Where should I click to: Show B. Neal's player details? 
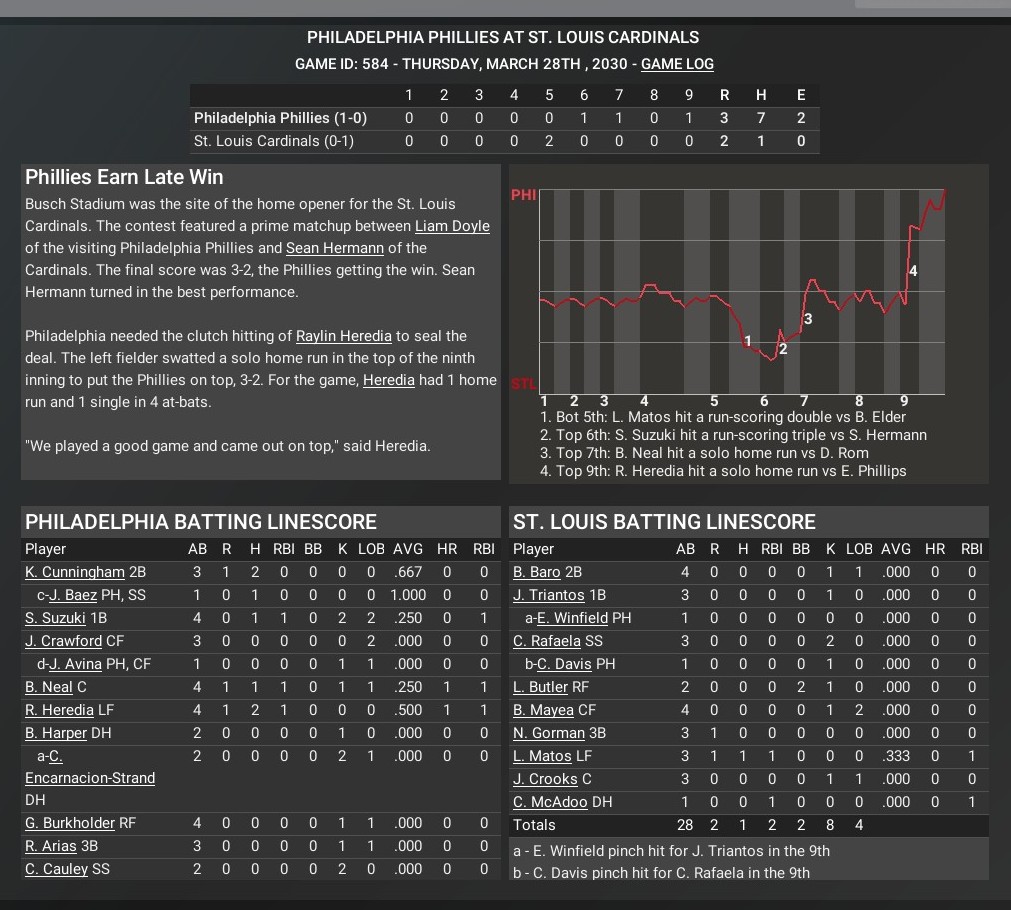49,687
